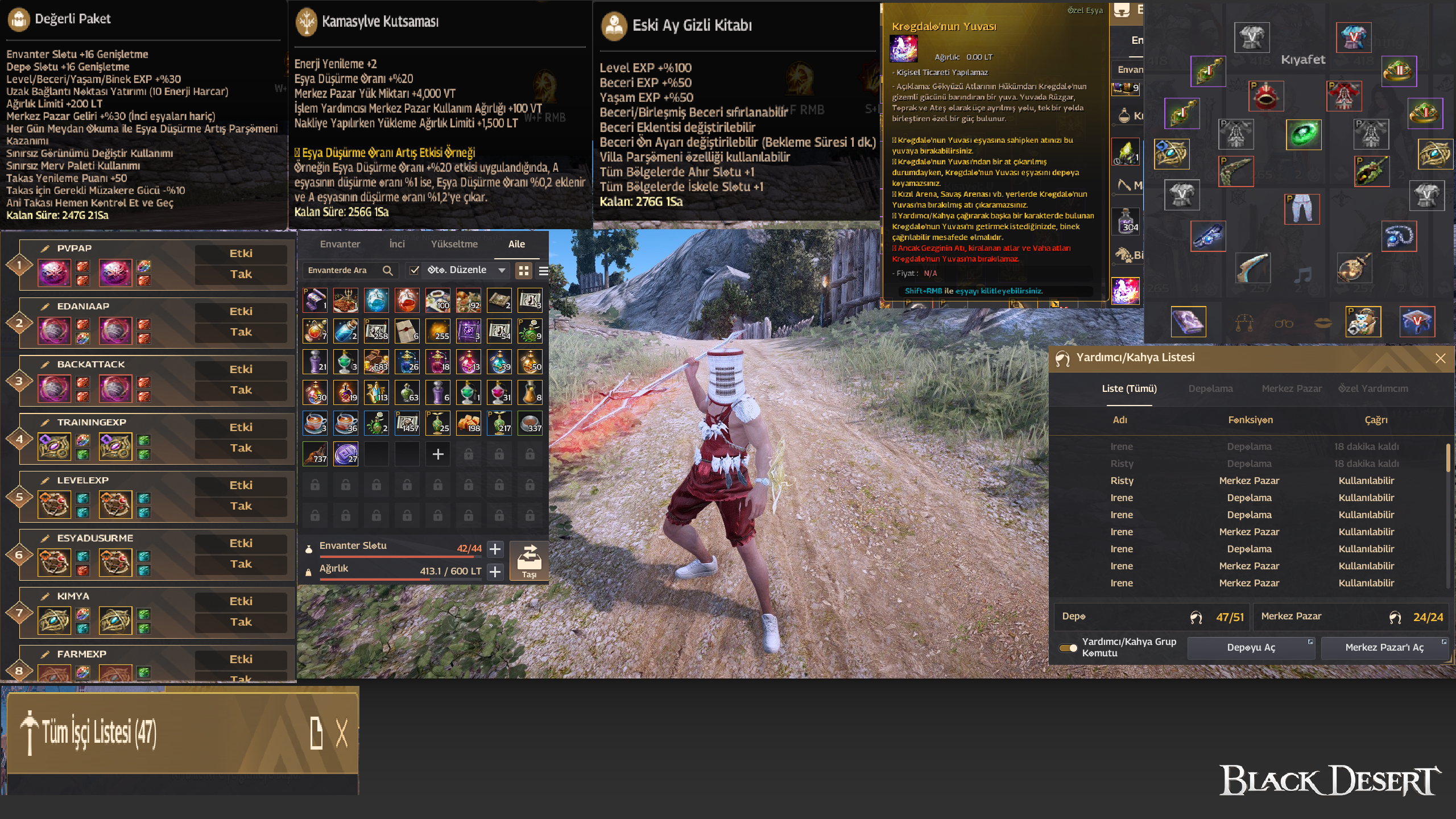
Task: Switch to the Envanter tab
Action: pos(340,244)
